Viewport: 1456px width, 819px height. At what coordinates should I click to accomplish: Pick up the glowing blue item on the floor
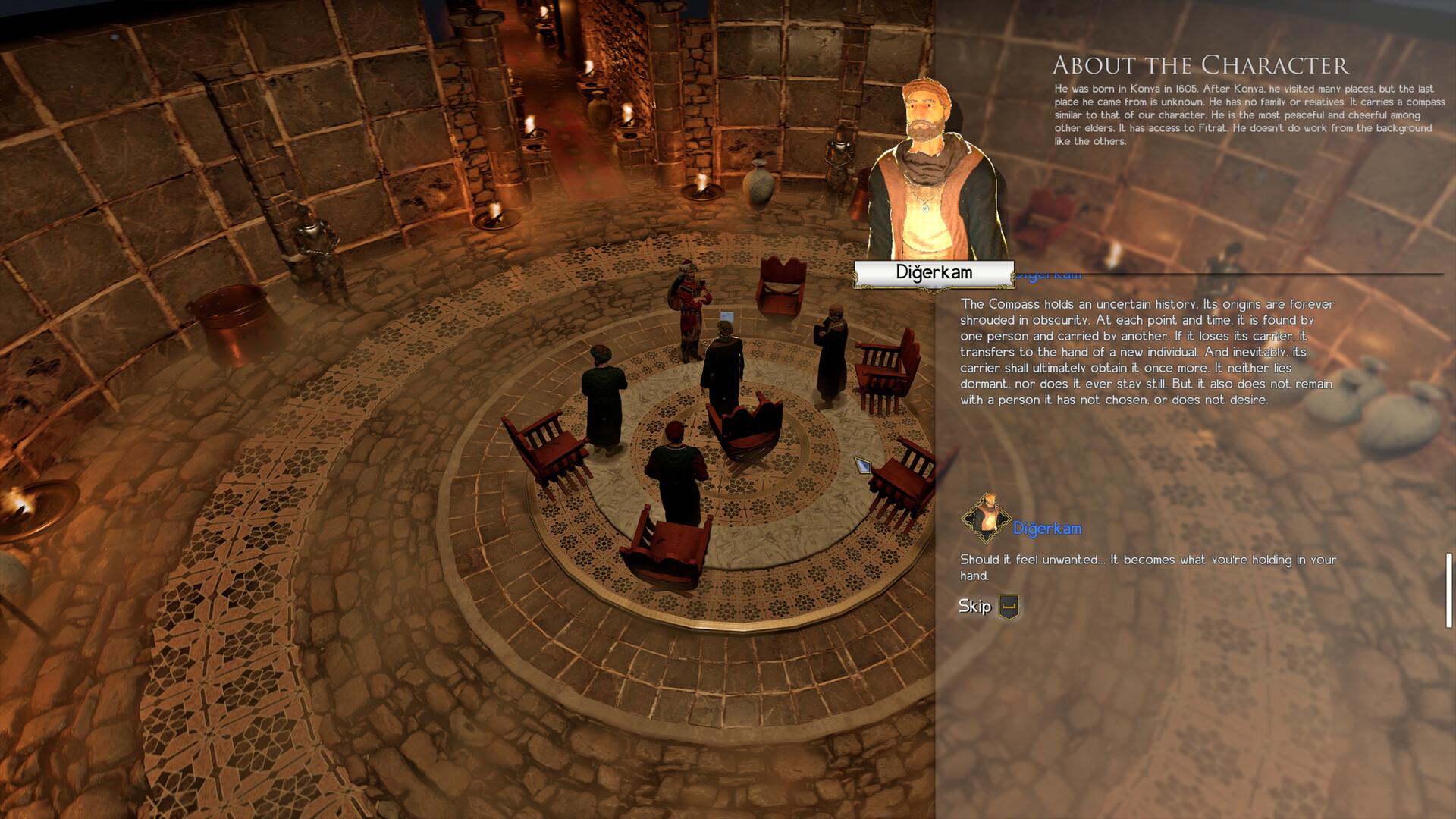point(862,466)
